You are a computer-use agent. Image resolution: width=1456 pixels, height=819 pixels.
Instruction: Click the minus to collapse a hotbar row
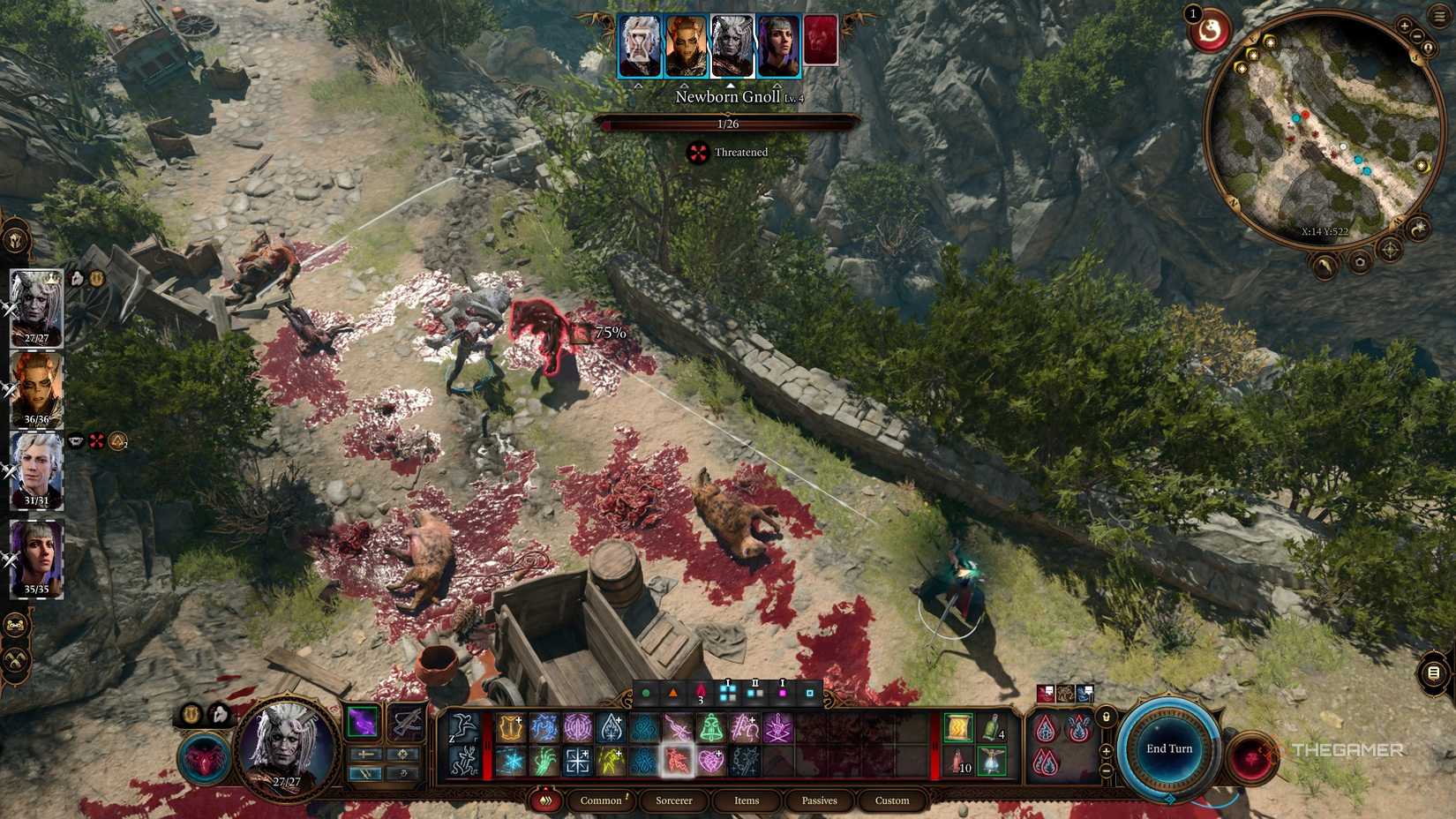[x=1106, y=768]
